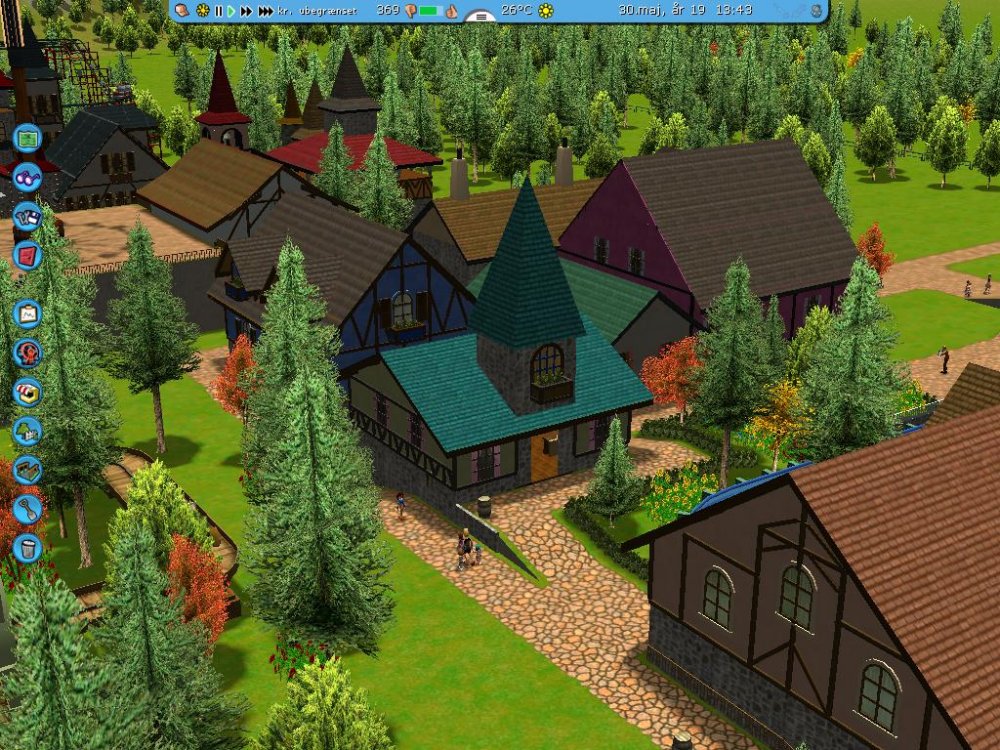Set game speed to double fast-forward
The width and height of the screenshot is (1000, 750).
point(246,10)
